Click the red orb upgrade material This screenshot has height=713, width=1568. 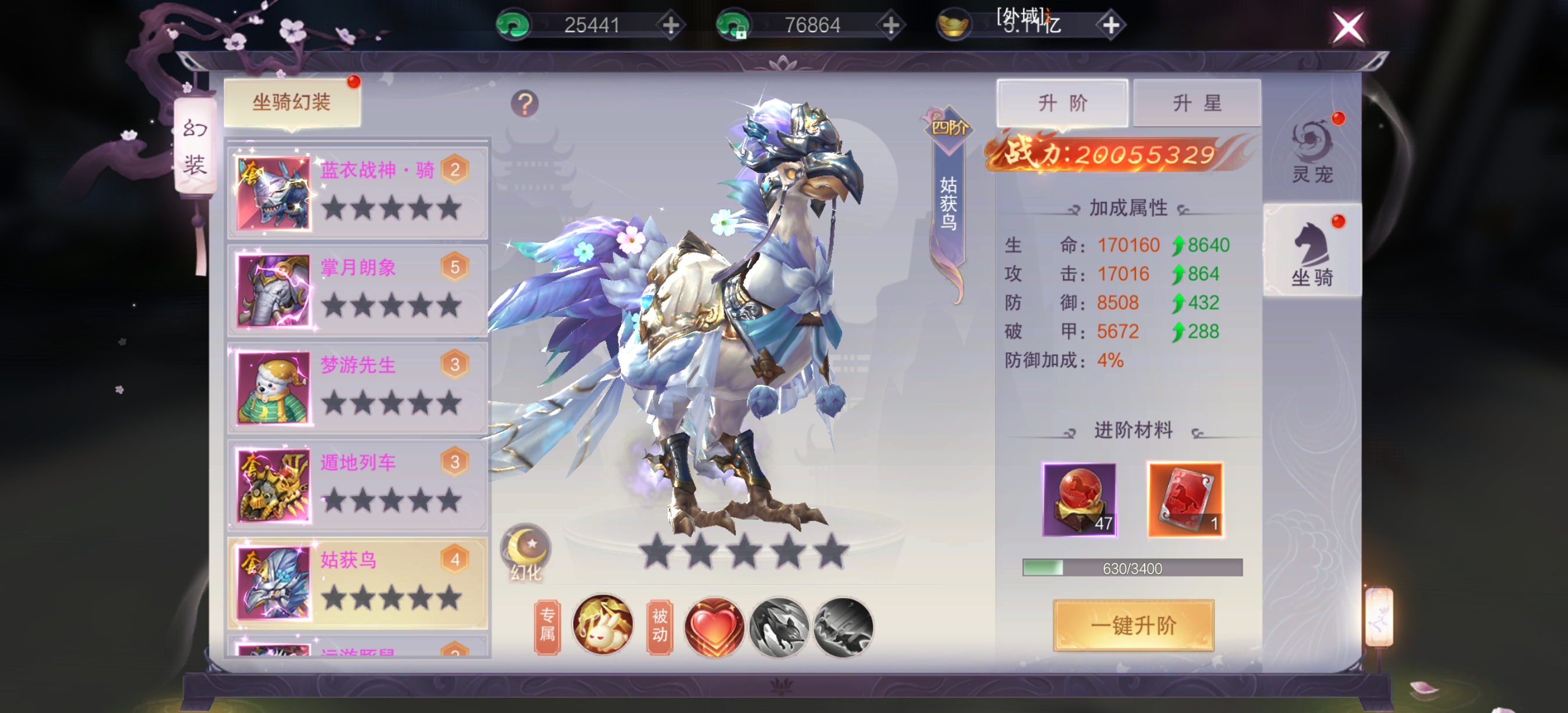[1078, 499]
